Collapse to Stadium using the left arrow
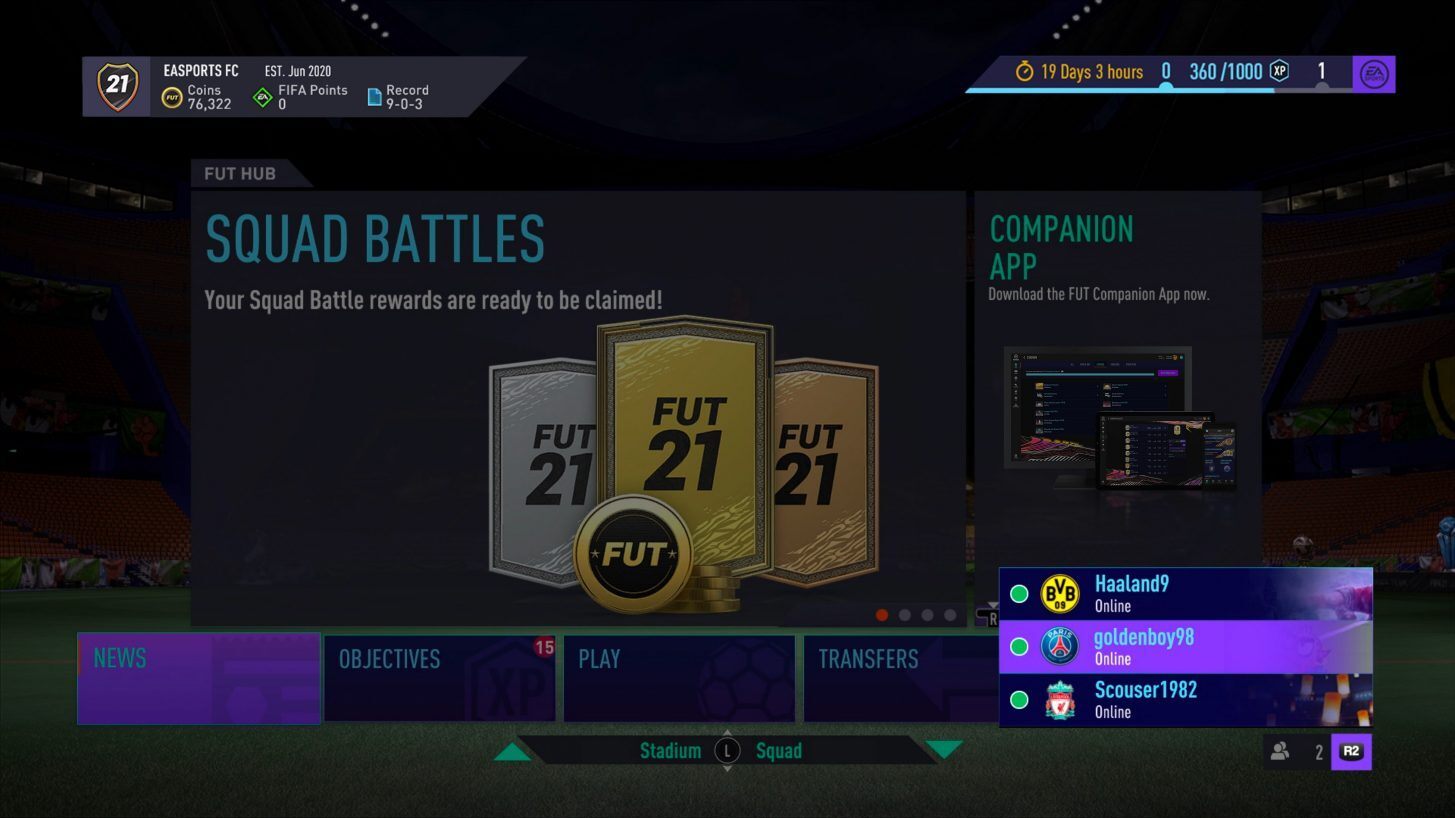 click(x=512, y=750)
